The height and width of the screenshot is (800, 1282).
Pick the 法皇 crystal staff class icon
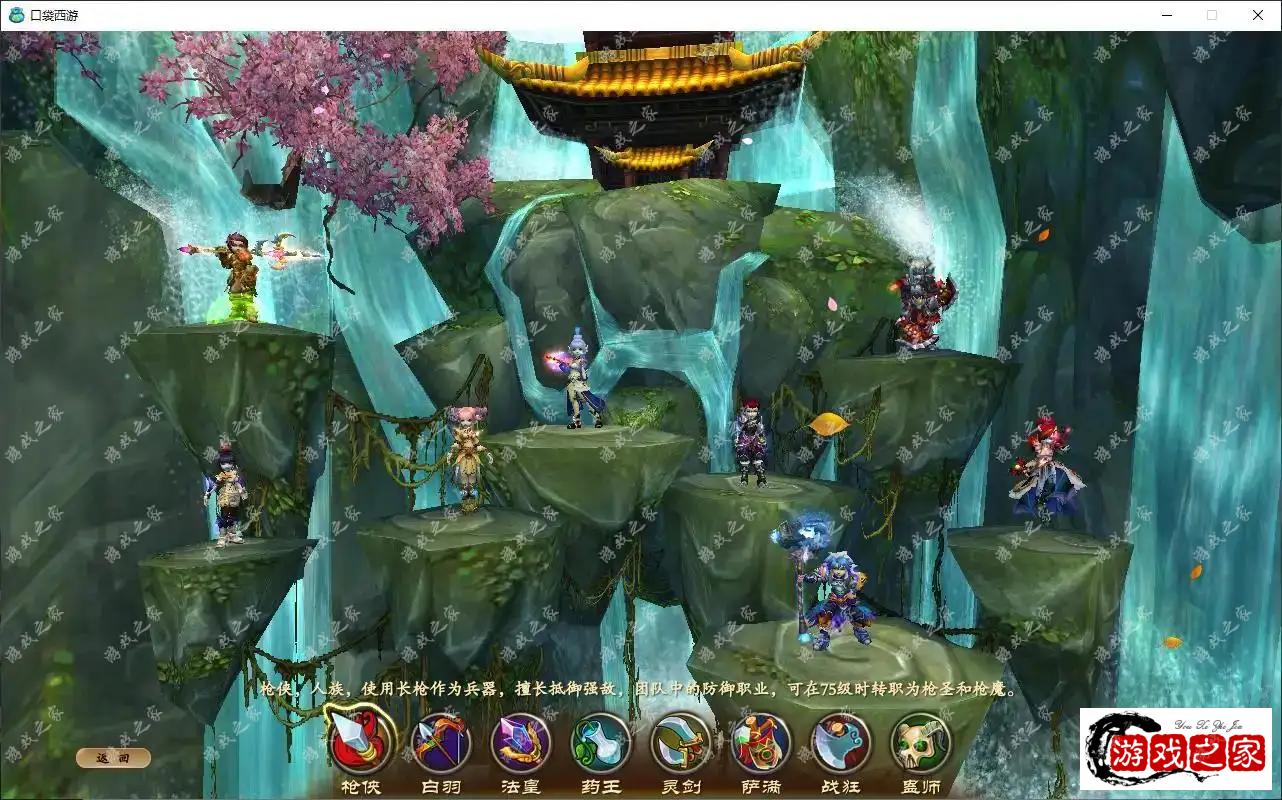(521, 743)
